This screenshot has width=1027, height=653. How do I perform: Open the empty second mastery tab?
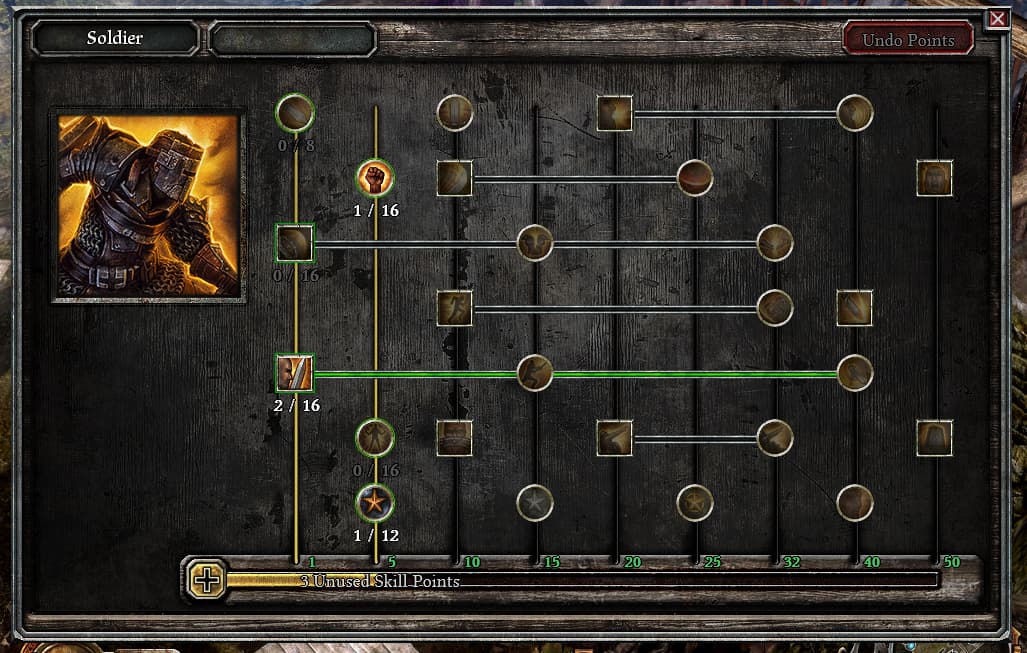[292, 39]
